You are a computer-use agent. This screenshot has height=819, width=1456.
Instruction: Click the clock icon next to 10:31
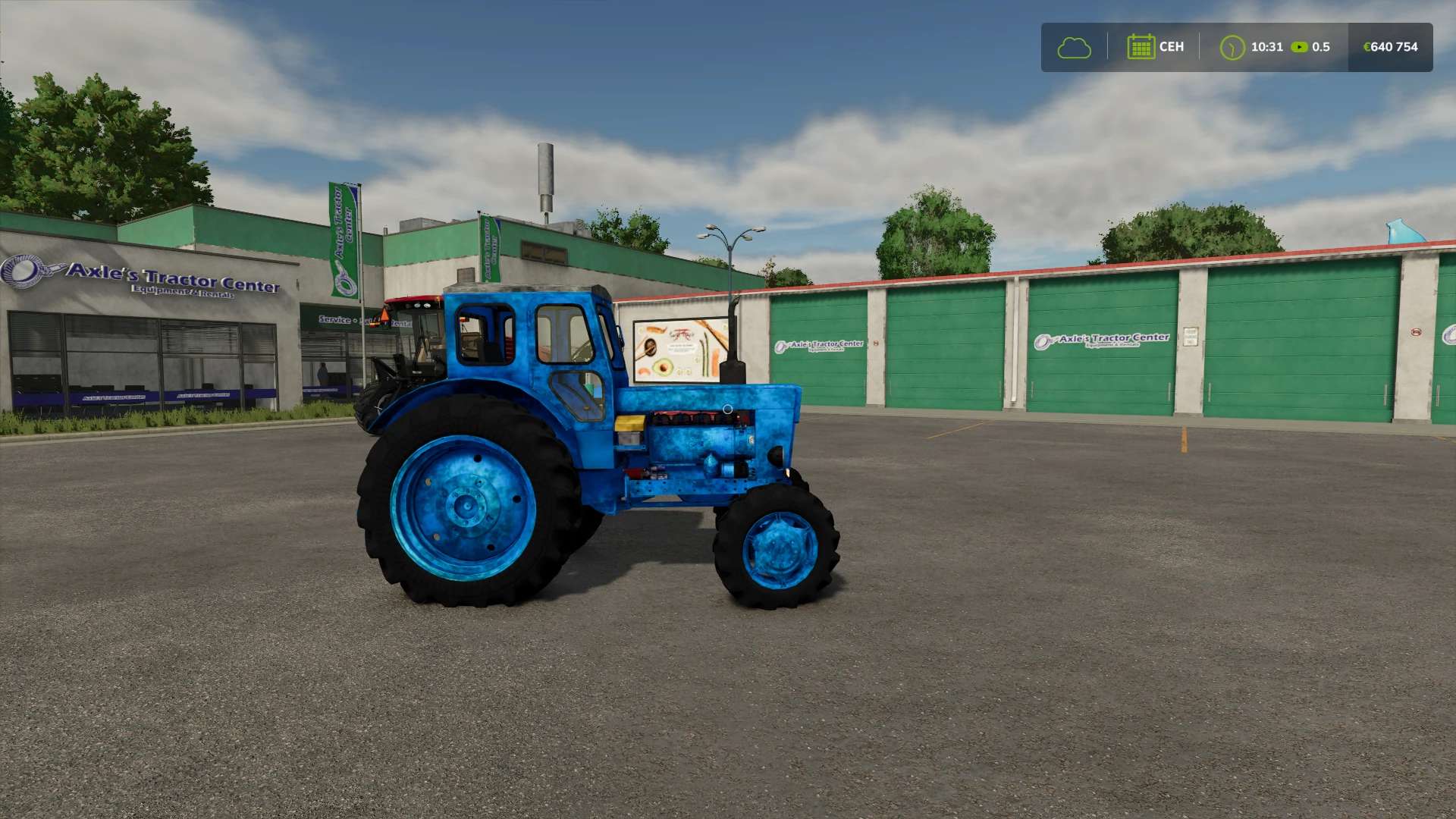tap(1232, 47)
